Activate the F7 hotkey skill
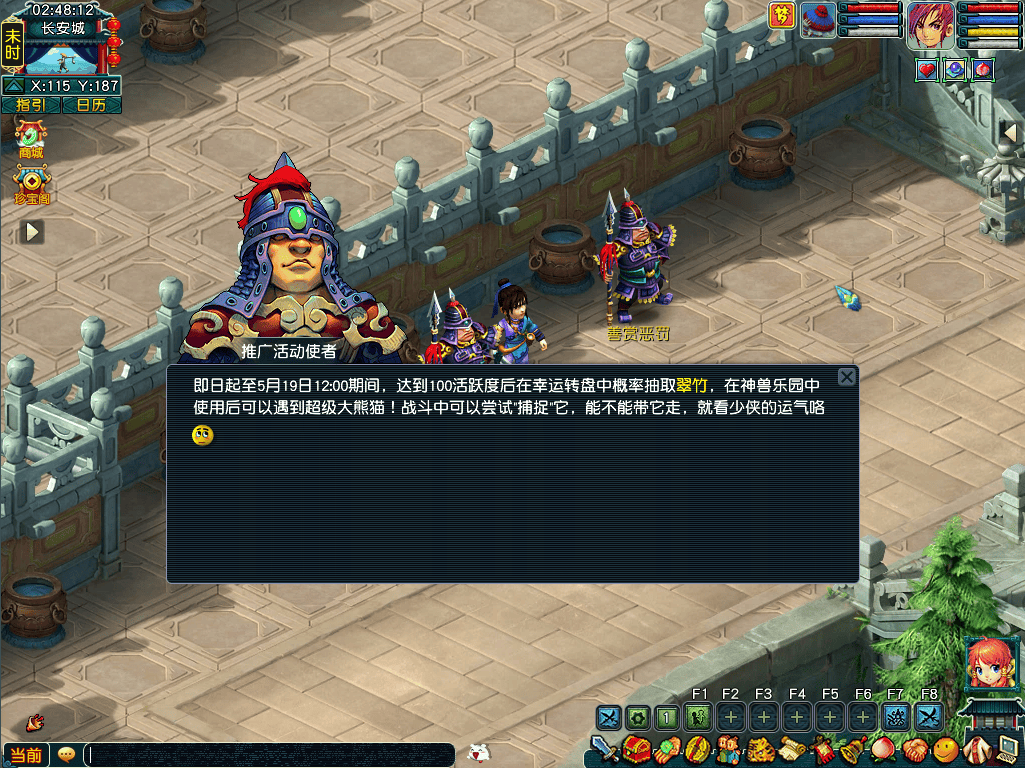This screenshot has height=768, width=1025. click(896, 717)
